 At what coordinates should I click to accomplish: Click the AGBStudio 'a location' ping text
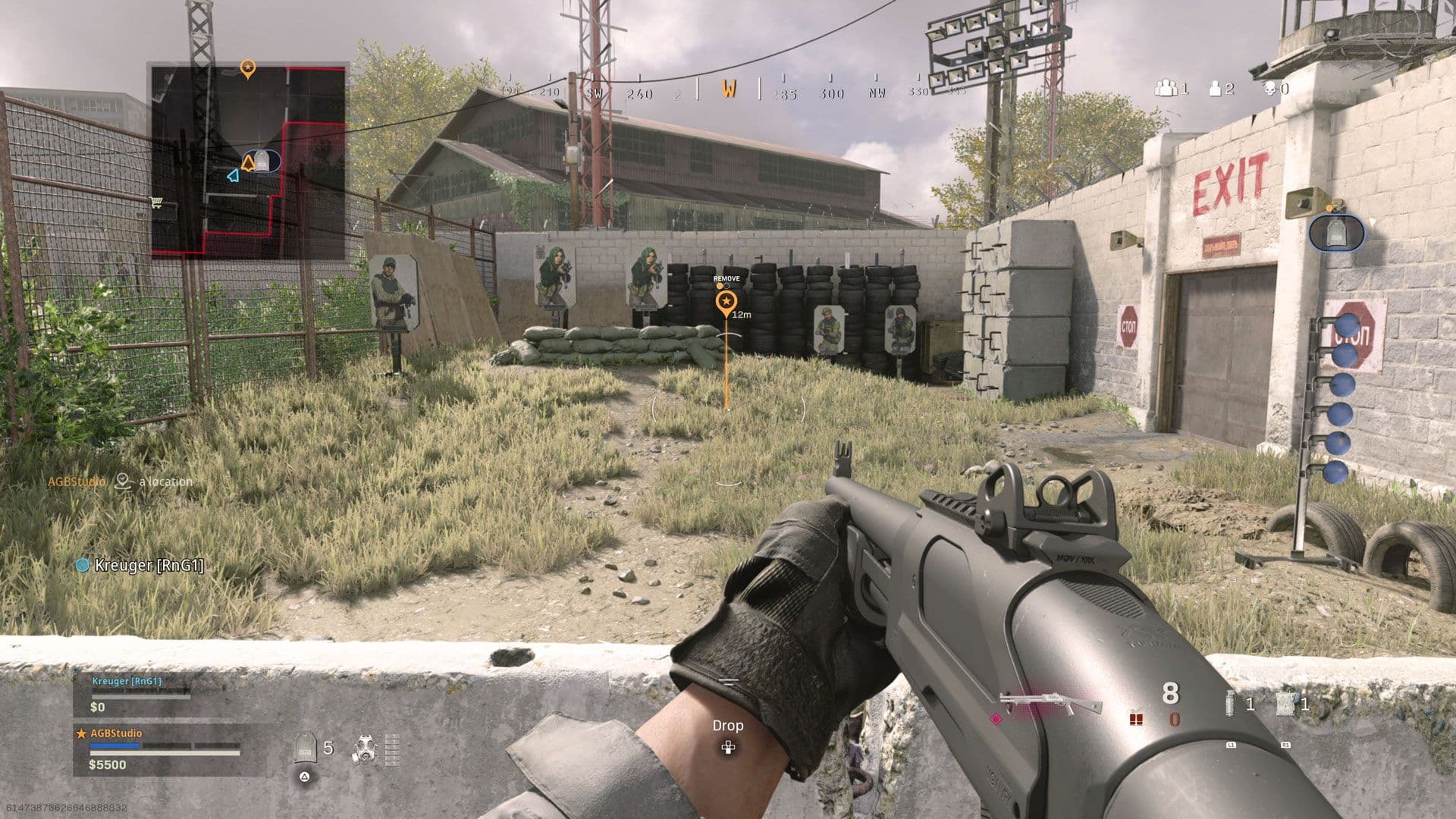pyautogui.click(x=164, y=481)
